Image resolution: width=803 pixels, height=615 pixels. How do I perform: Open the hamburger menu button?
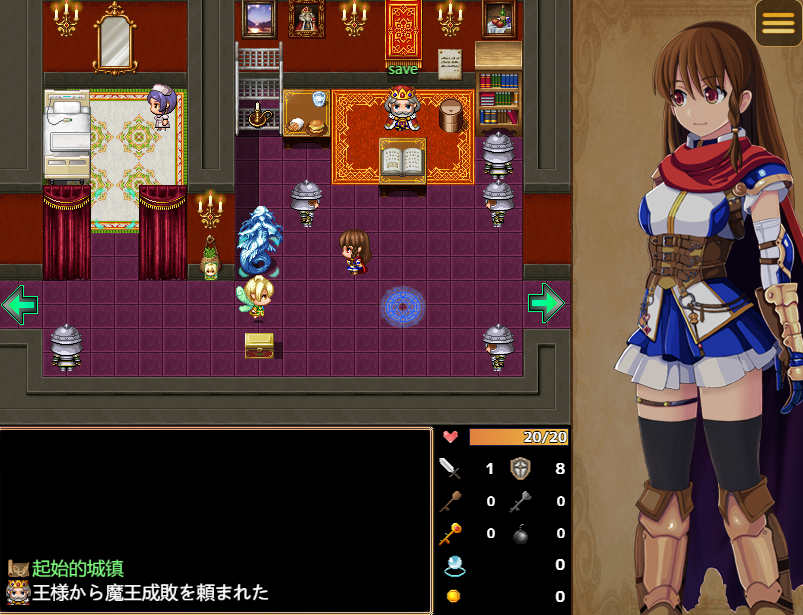pyautogui.click(x=778, y=24)
